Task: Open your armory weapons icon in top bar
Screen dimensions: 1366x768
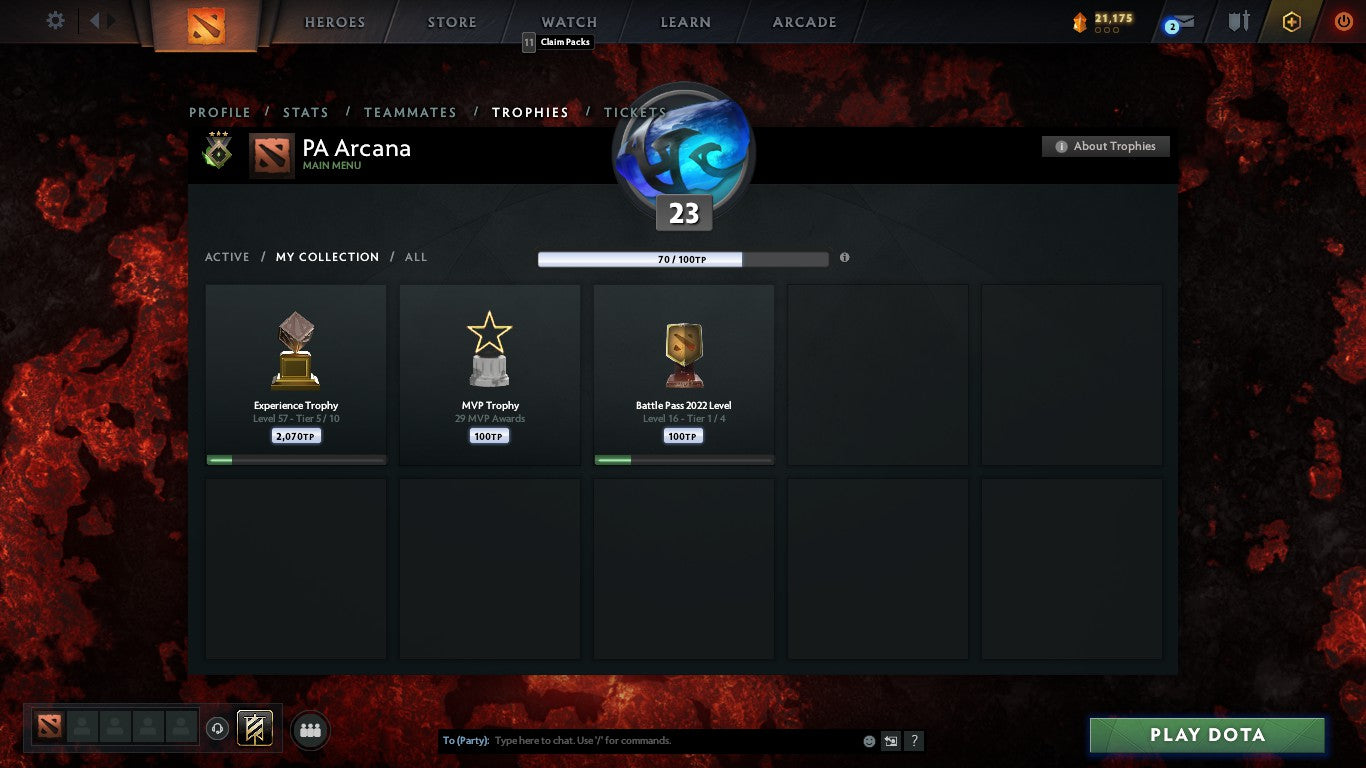Action: point(1237,21)
